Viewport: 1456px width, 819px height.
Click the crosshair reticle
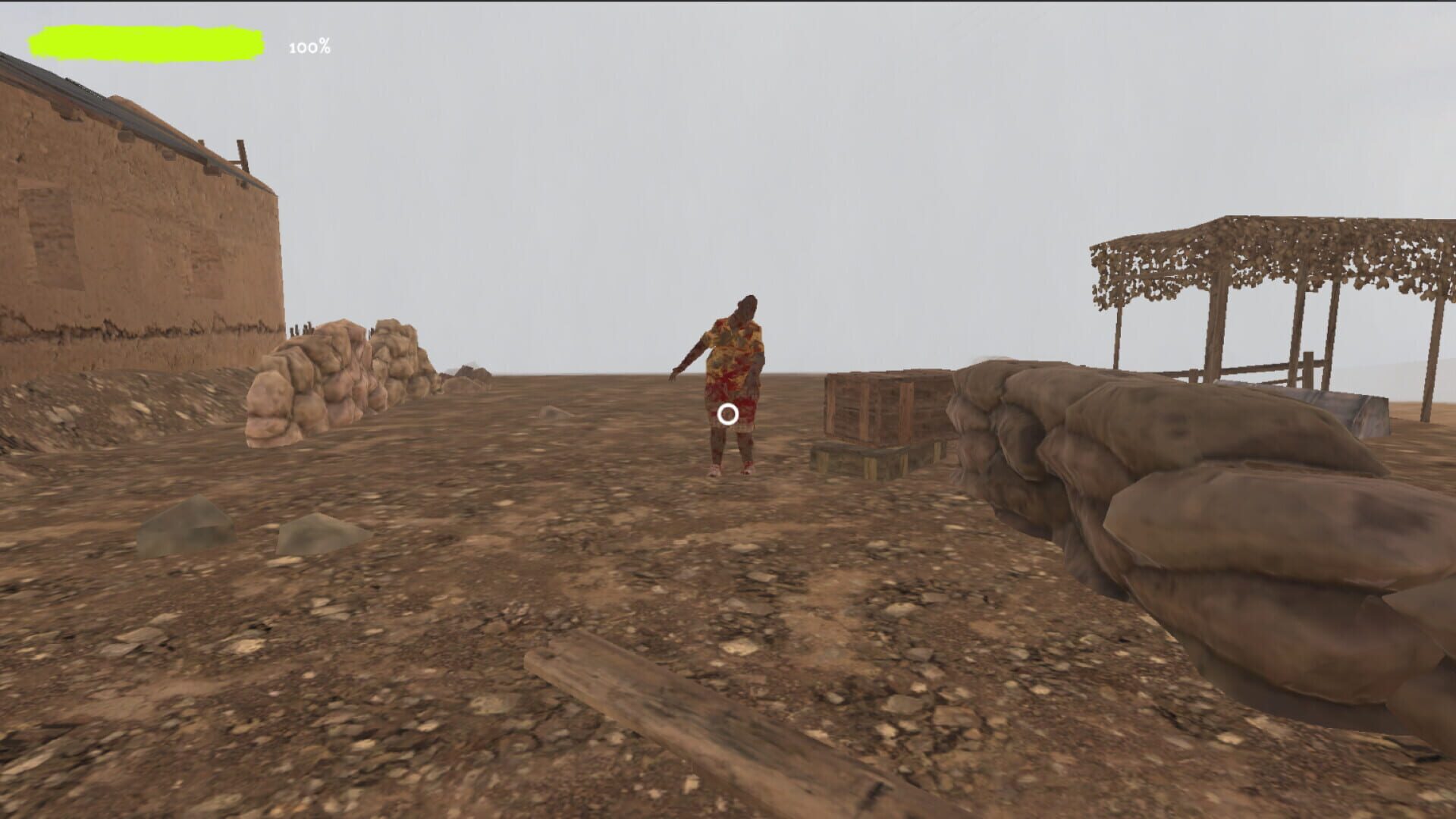[x=729, y=413]
